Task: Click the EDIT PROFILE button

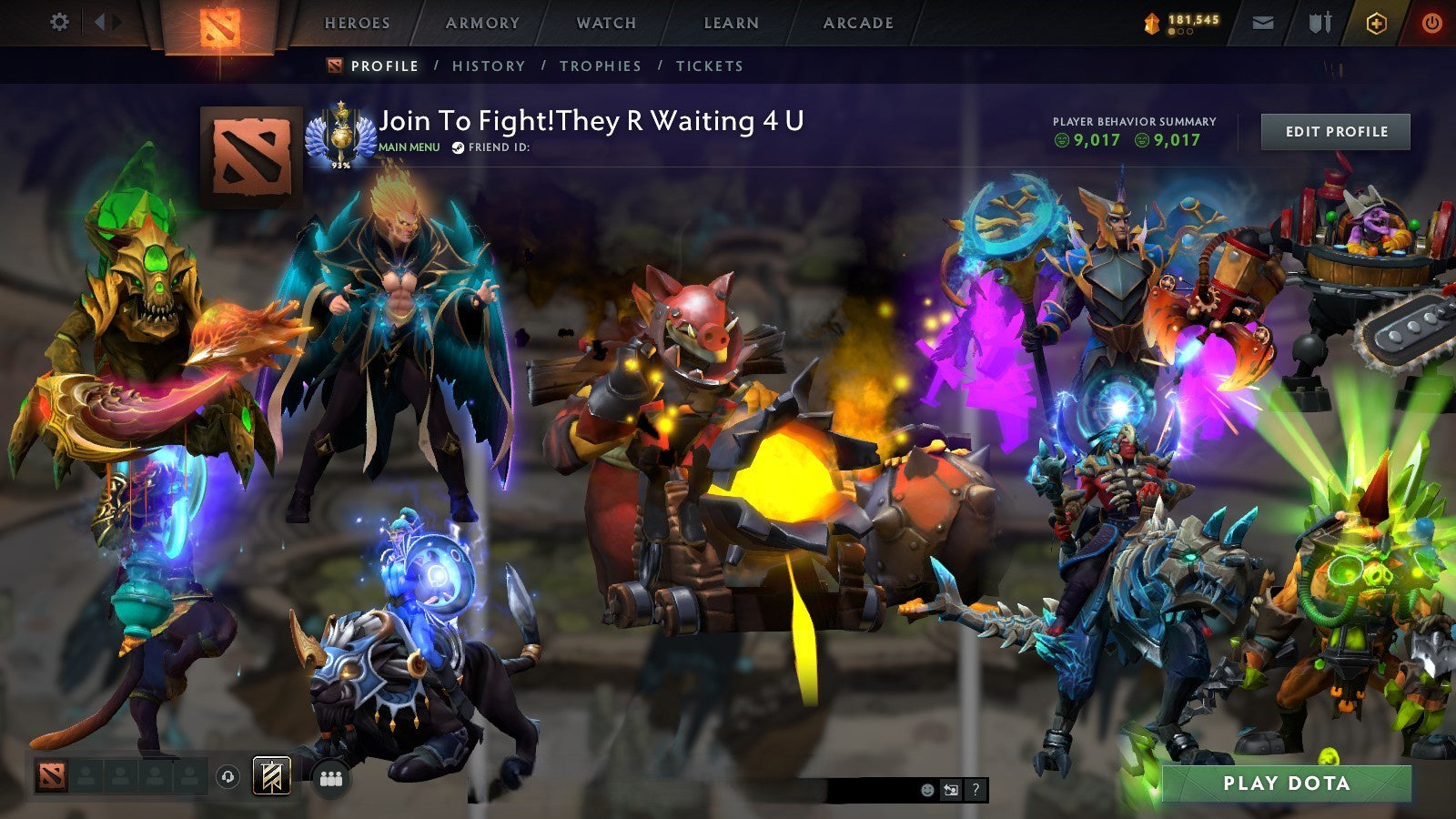Action: pos(1334,131)
